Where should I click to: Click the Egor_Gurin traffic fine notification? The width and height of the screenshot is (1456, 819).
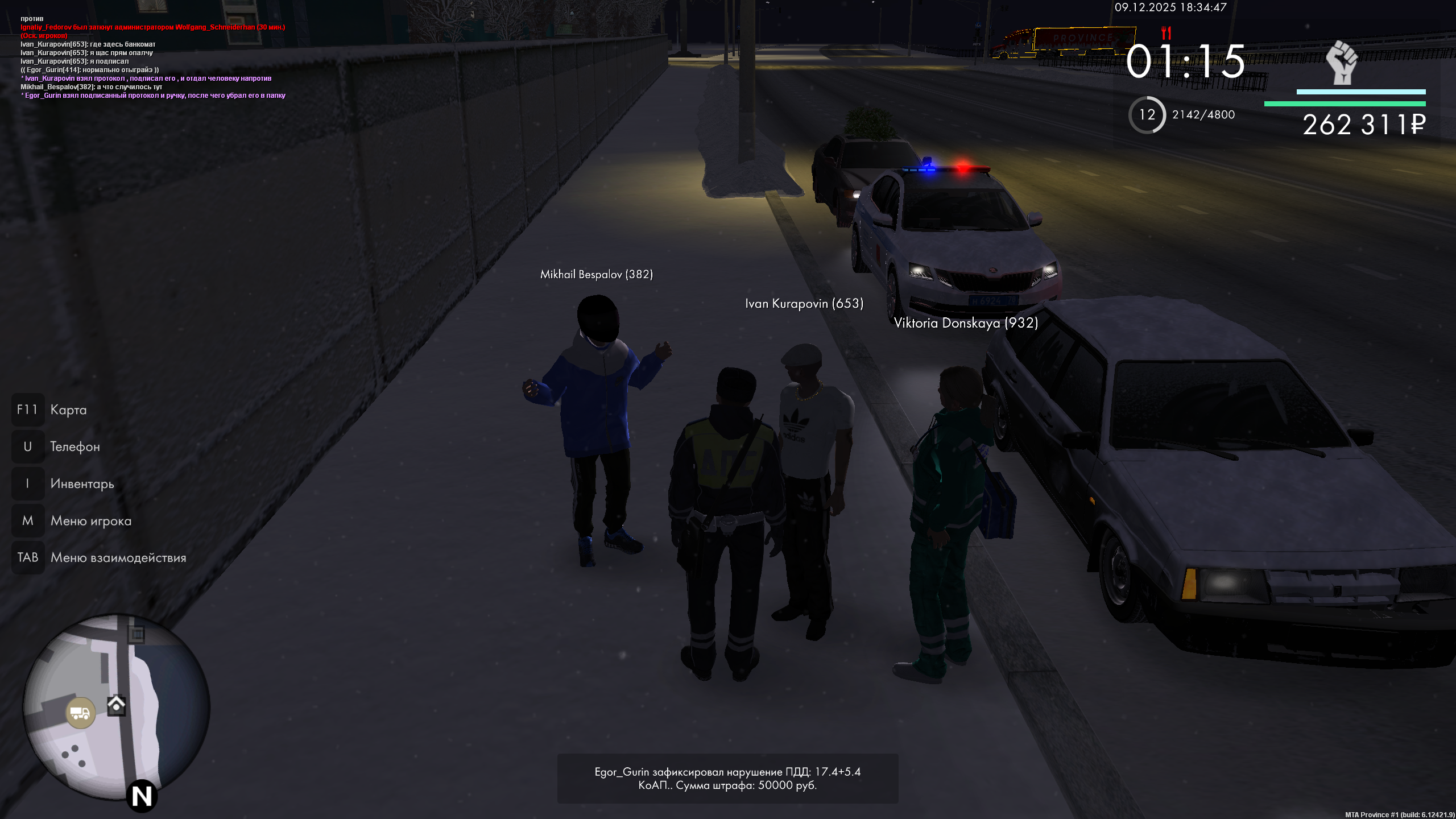(x=727, y=778)
